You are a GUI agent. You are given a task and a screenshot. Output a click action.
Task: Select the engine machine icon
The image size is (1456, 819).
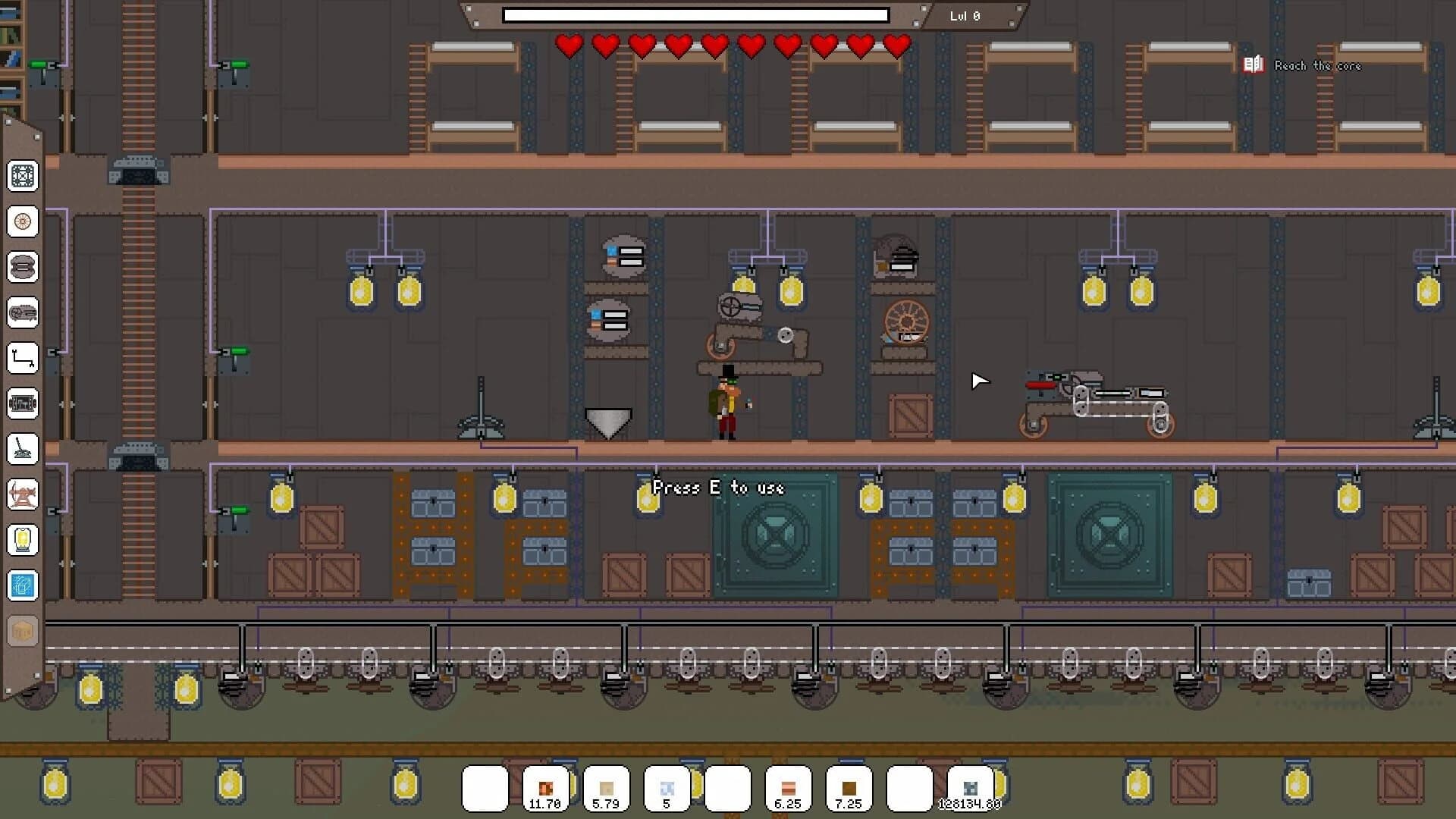[23, 313]
